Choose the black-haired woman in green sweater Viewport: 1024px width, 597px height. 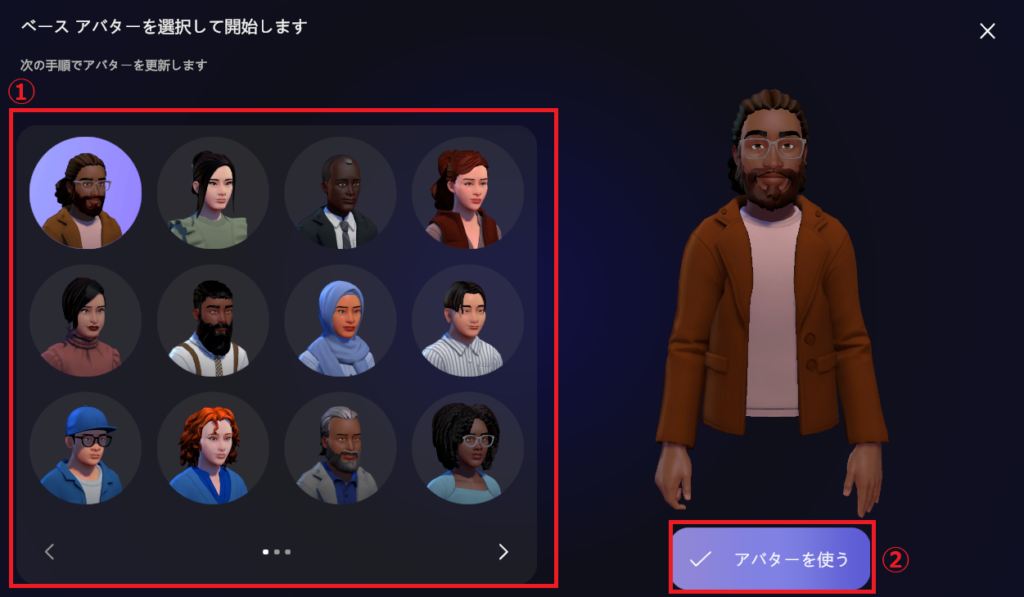coord(213,193)
